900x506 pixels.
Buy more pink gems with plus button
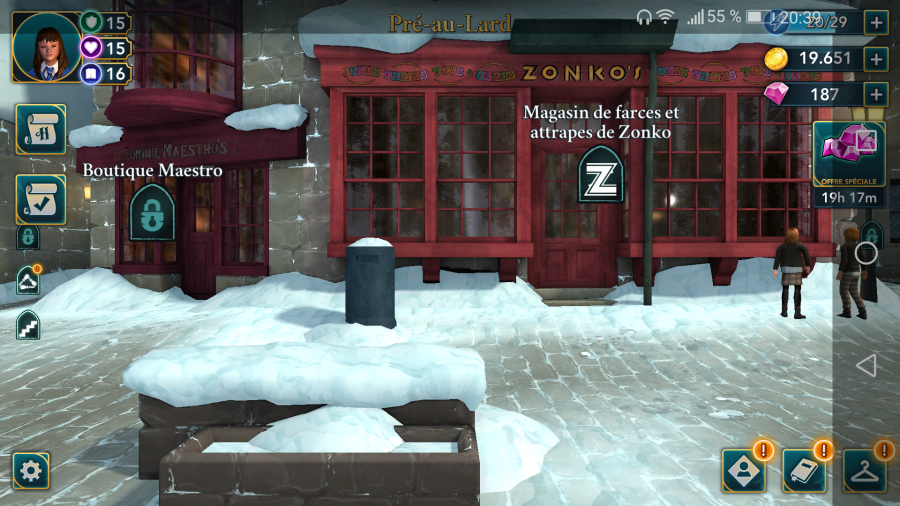tap(876, 94)
